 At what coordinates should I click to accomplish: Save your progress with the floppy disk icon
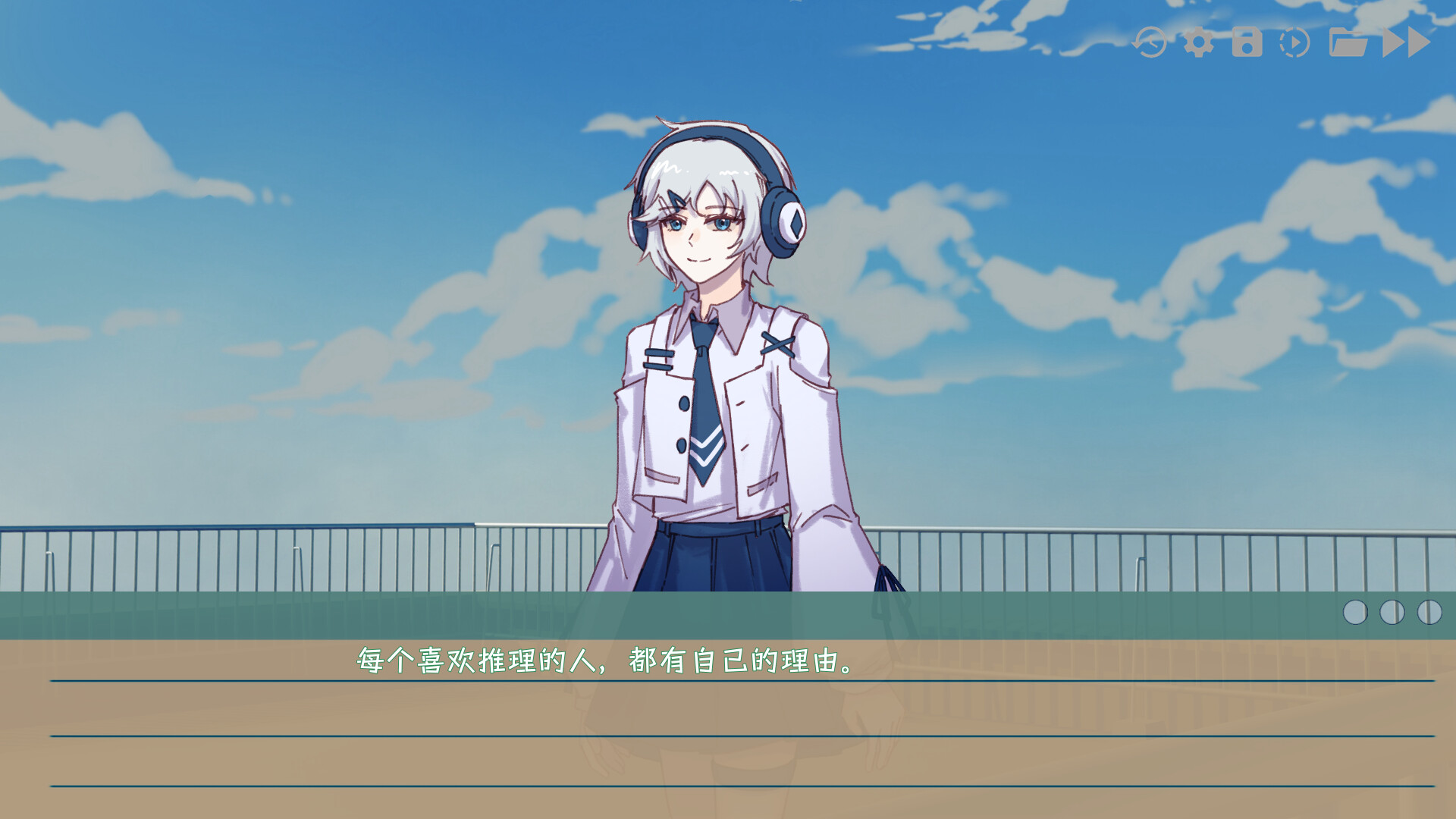coord(1248,42)
